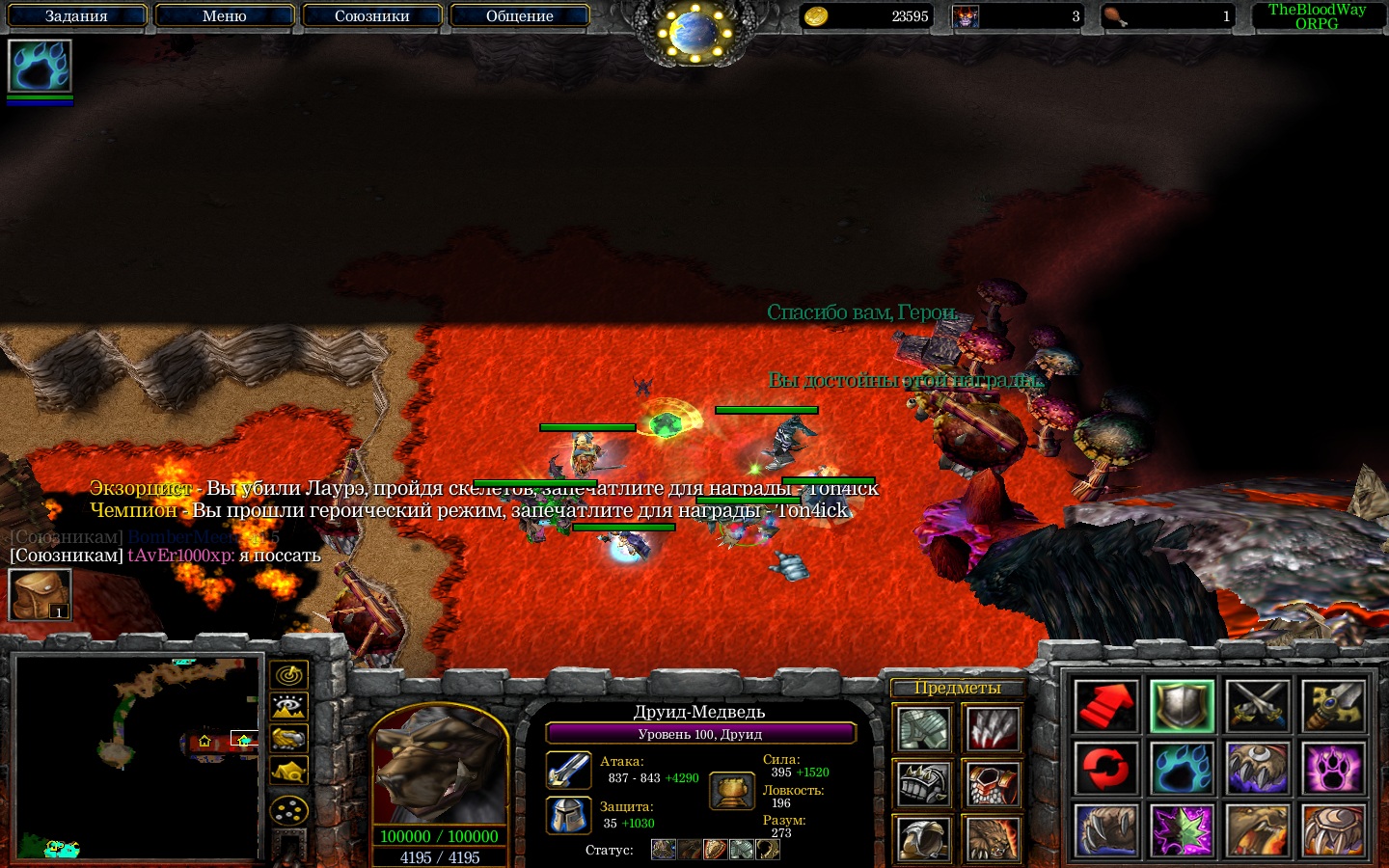Viewport: 1389px width, 868px height.
Task: Choose the shield Hold Position command
Action: click(x=1182, y=706)
